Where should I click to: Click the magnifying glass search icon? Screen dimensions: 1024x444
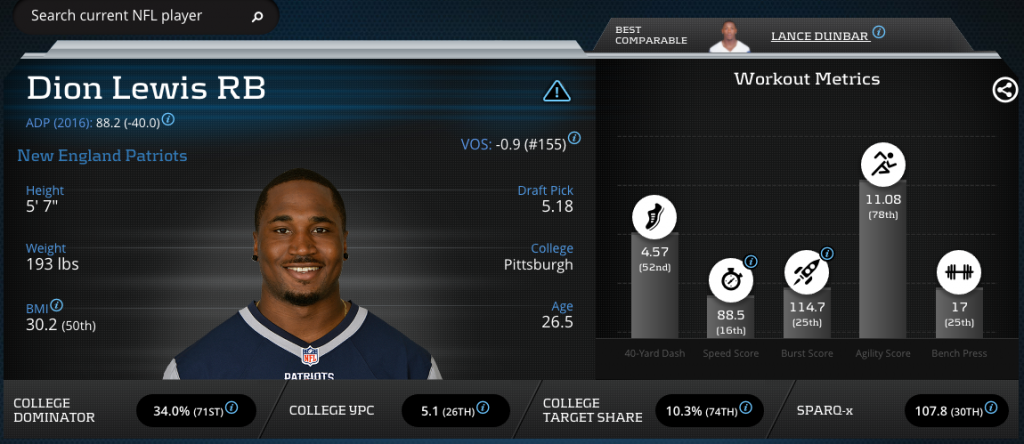click(257, 16)
